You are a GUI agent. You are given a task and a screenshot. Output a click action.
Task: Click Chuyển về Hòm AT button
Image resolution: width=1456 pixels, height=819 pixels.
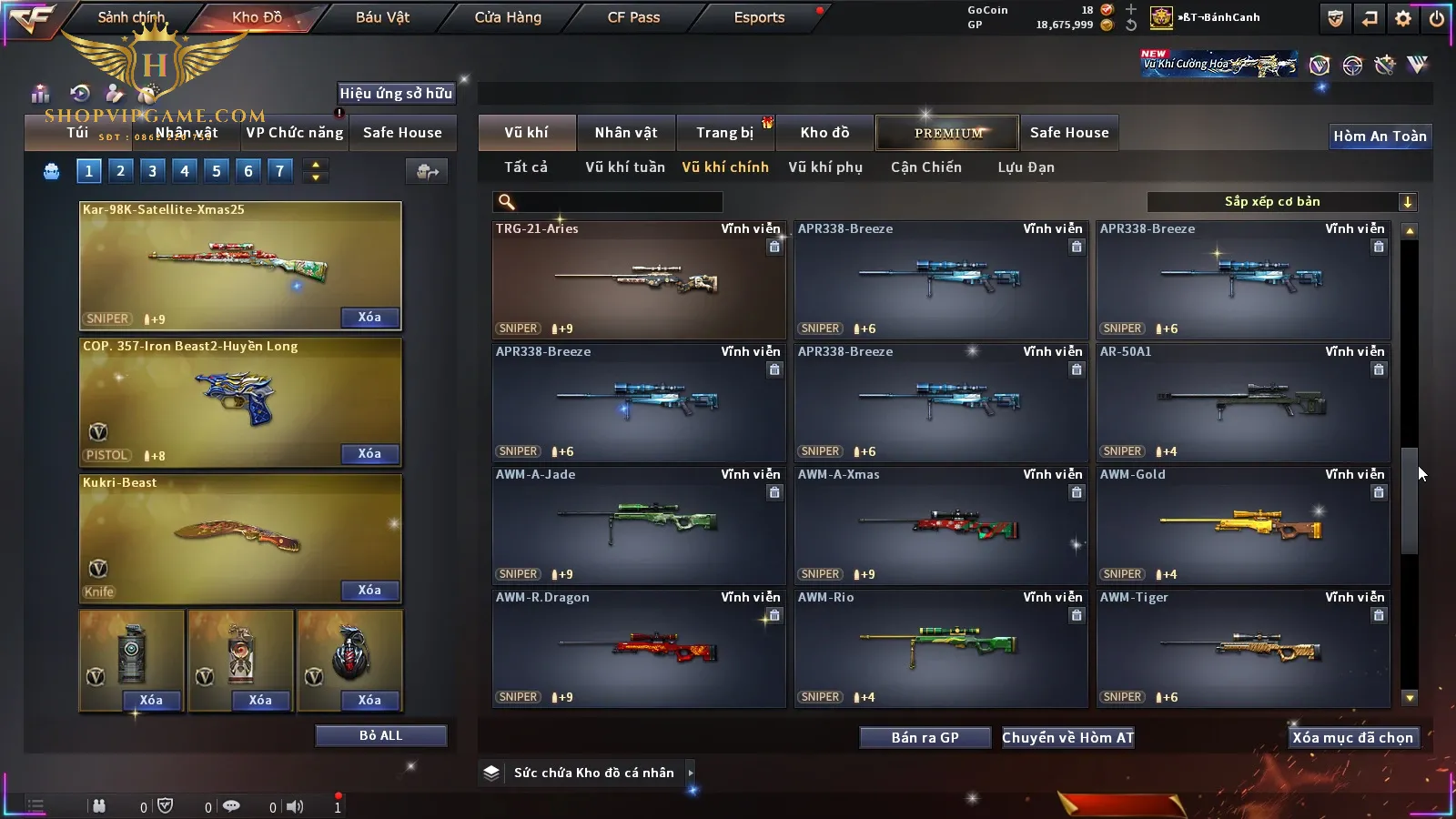[1067, 738]
